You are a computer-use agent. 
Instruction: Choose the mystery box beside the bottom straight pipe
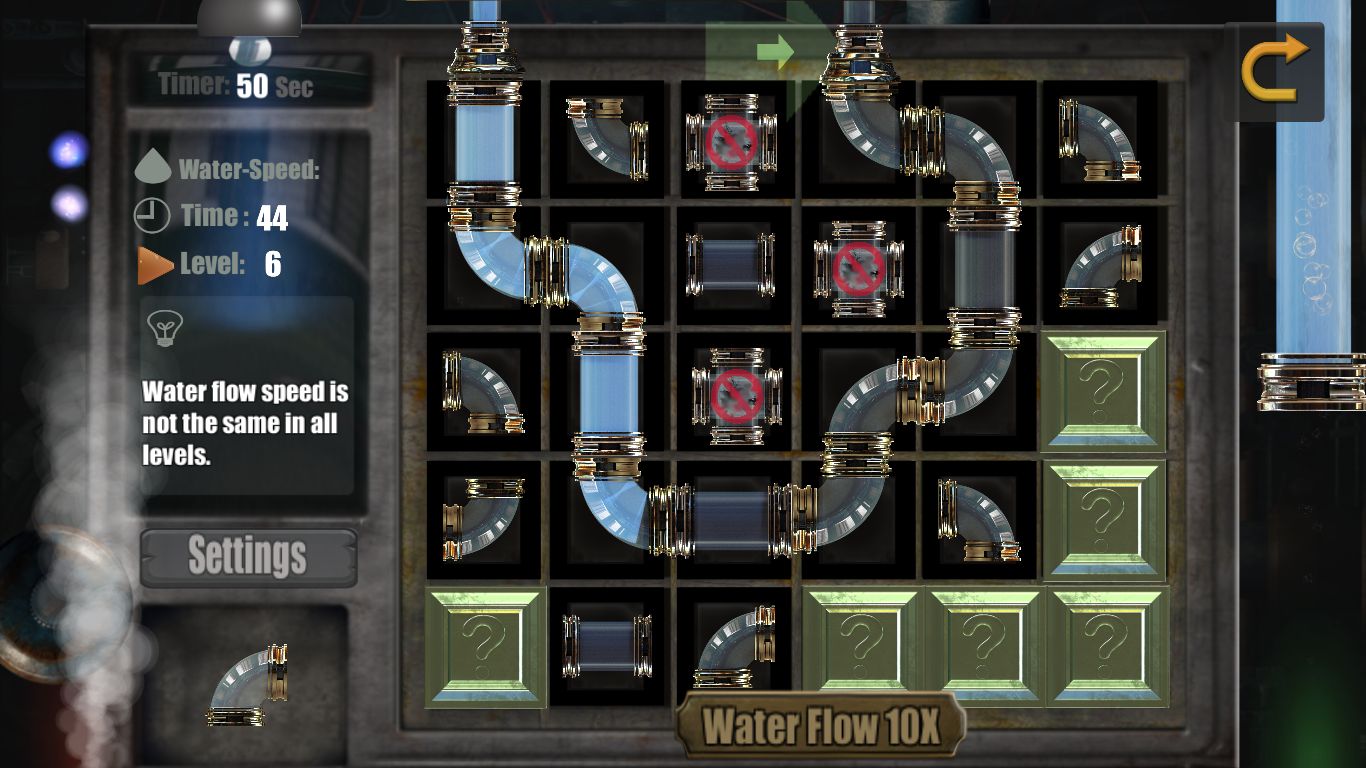[x=485, y=646]
